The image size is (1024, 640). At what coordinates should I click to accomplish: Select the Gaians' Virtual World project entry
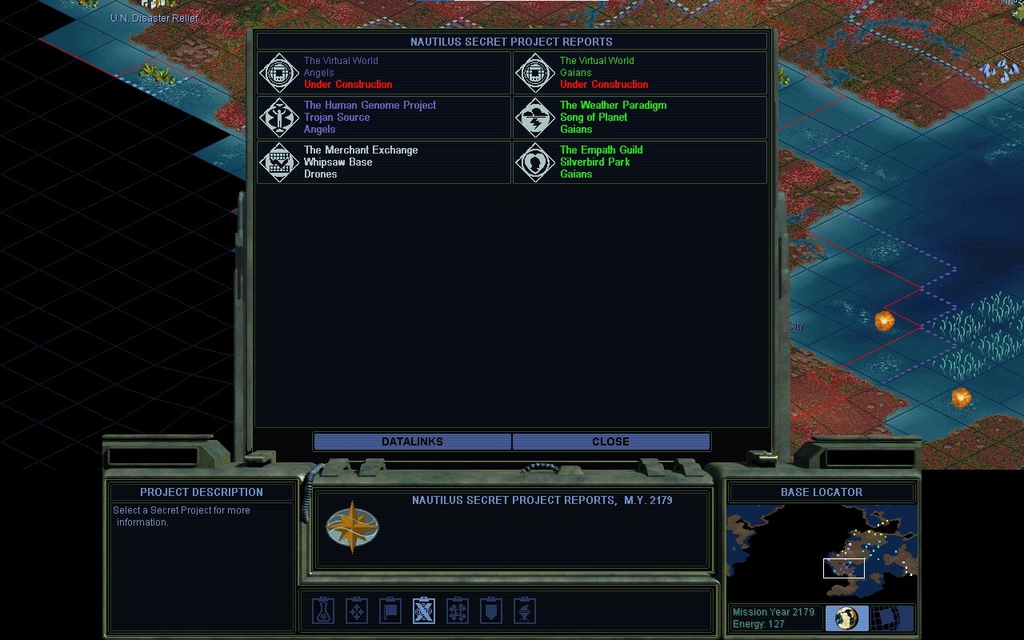coord(640,73)
